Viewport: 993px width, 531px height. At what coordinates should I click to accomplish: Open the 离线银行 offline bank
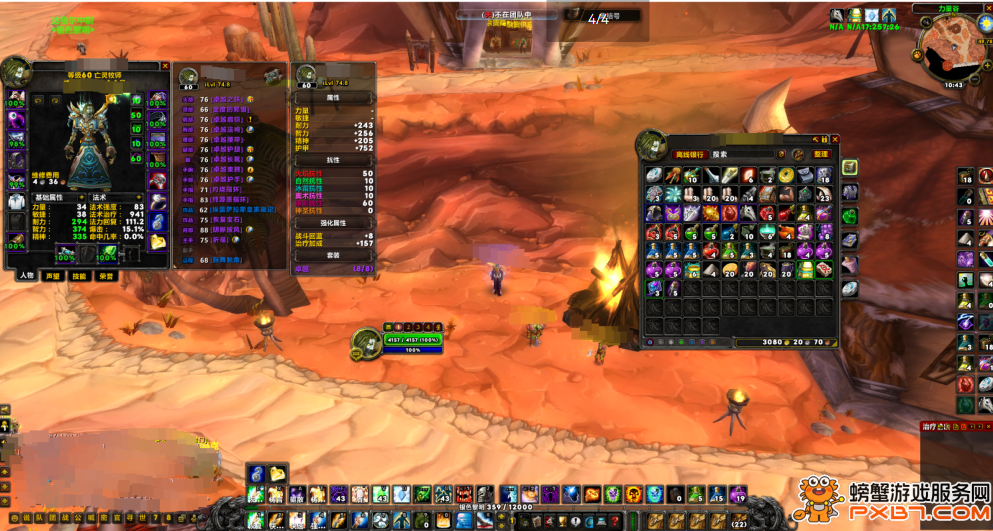(689, 155)
